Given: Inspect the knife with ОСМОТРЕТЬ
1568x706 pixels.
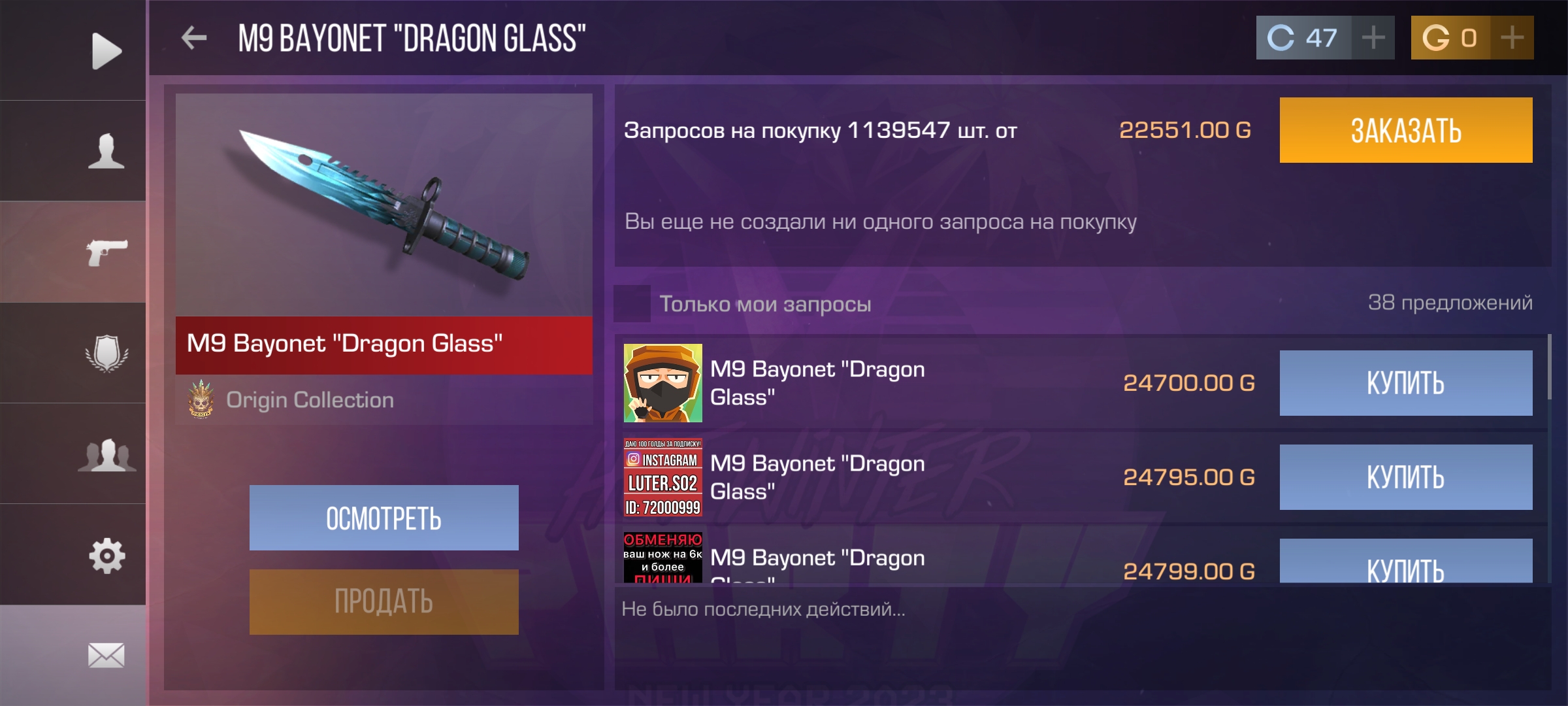Looking at the screenshot, I should pos(384,518).
